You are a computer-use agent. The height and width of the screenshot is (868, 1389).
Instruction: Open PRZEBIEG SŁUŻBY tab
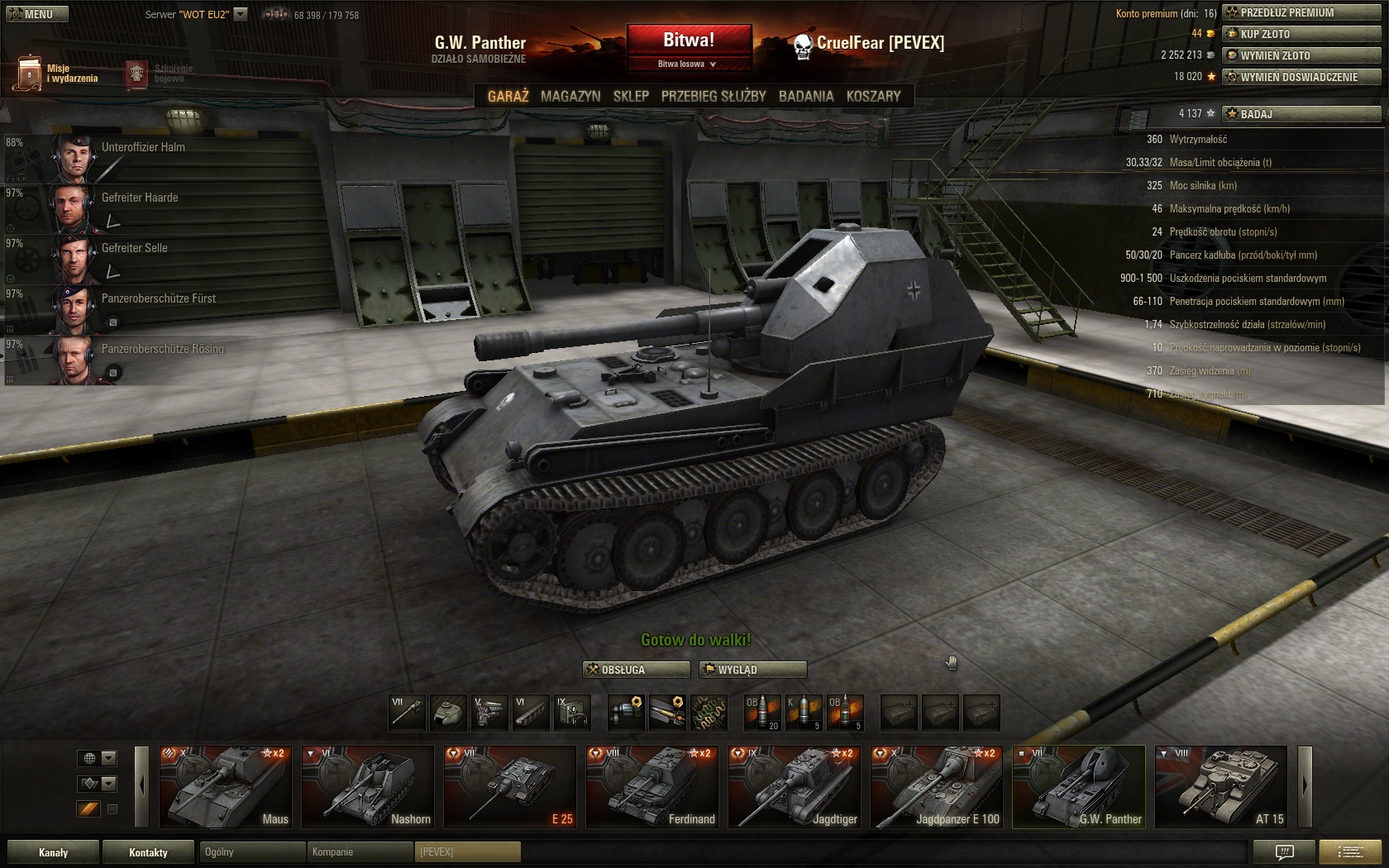(714, 96)
